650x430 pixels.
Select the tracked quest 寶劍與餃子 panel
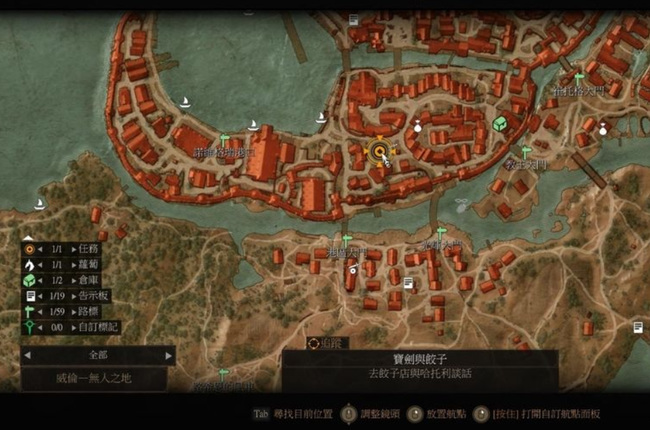click(x=419, y=363)
